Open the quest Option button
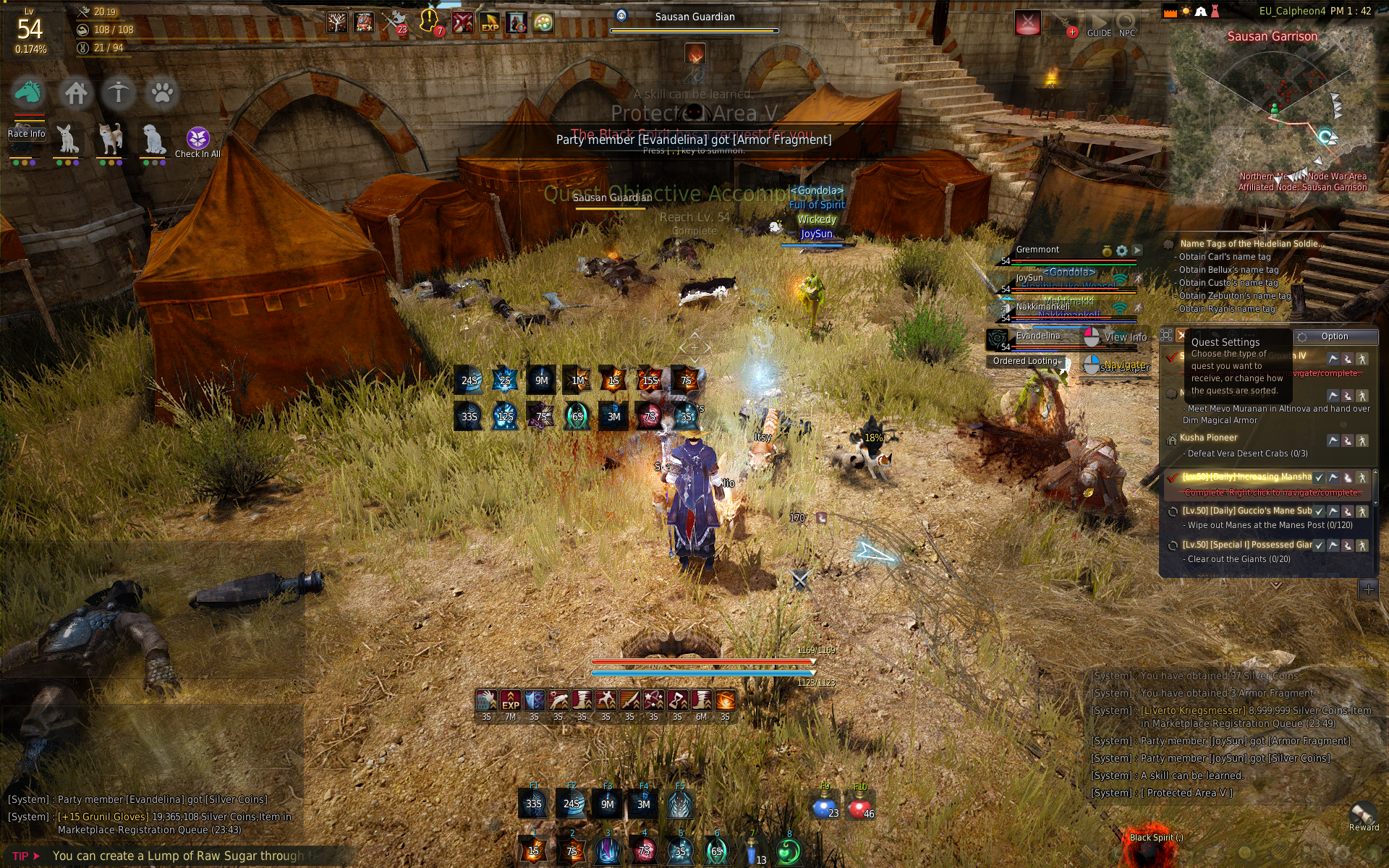This screenshot has height=868, width=1389. [x=1334, y=336]
